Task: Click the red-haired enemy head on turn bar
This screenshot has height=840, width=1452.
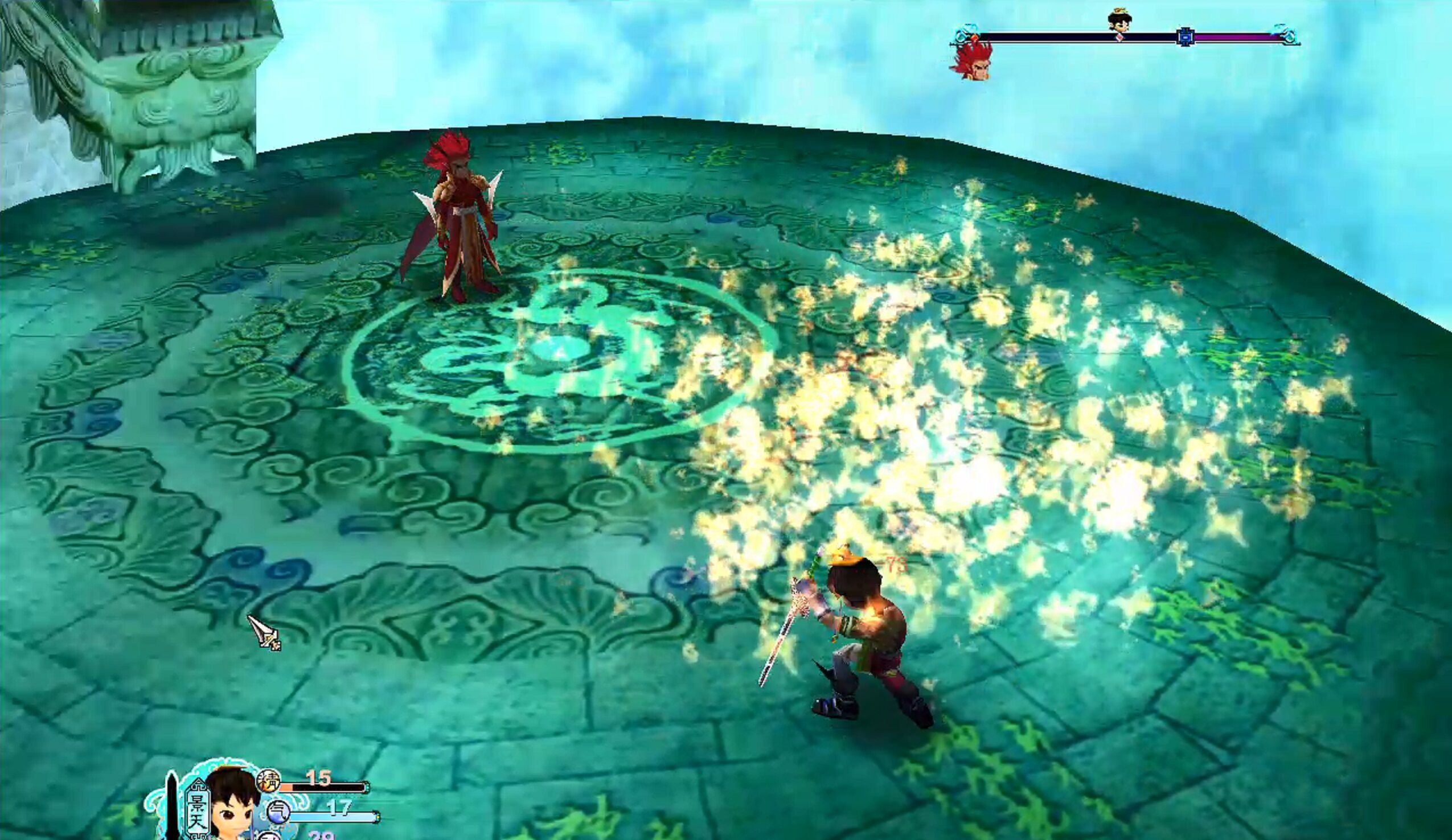Action: 973,59
